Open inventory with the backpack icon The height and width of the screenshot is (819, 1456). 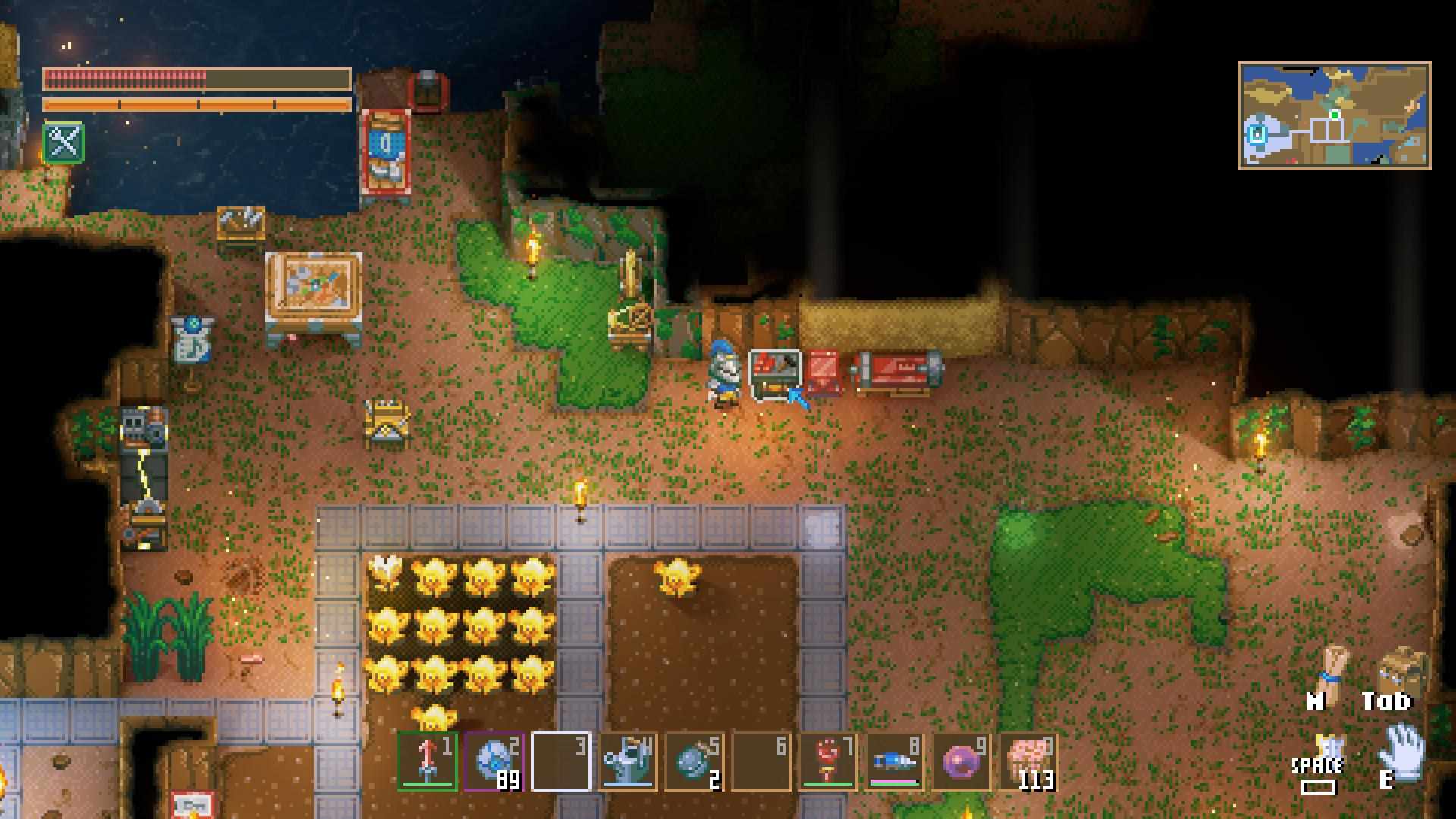(x=1401, y=669)
